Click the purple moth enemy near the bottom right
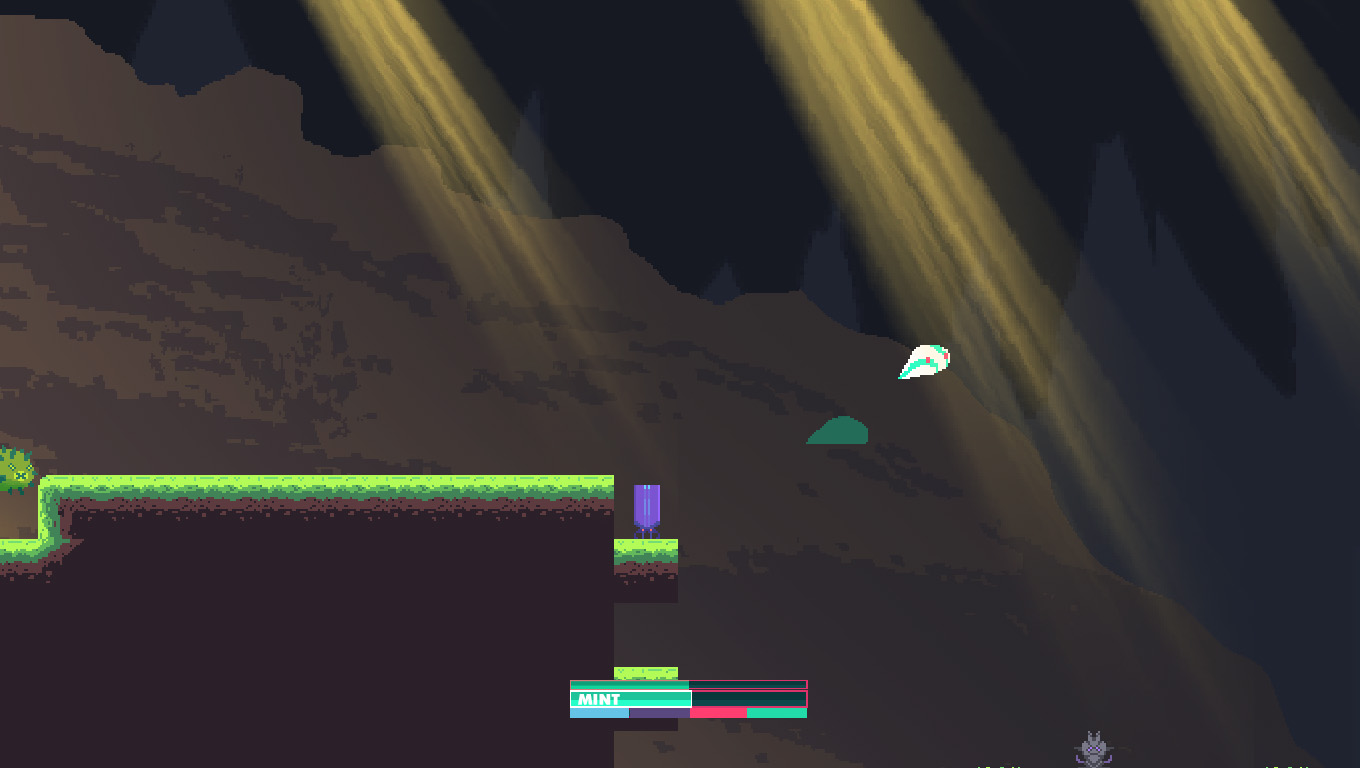 pyautogui.click(x=1094, y=748)
